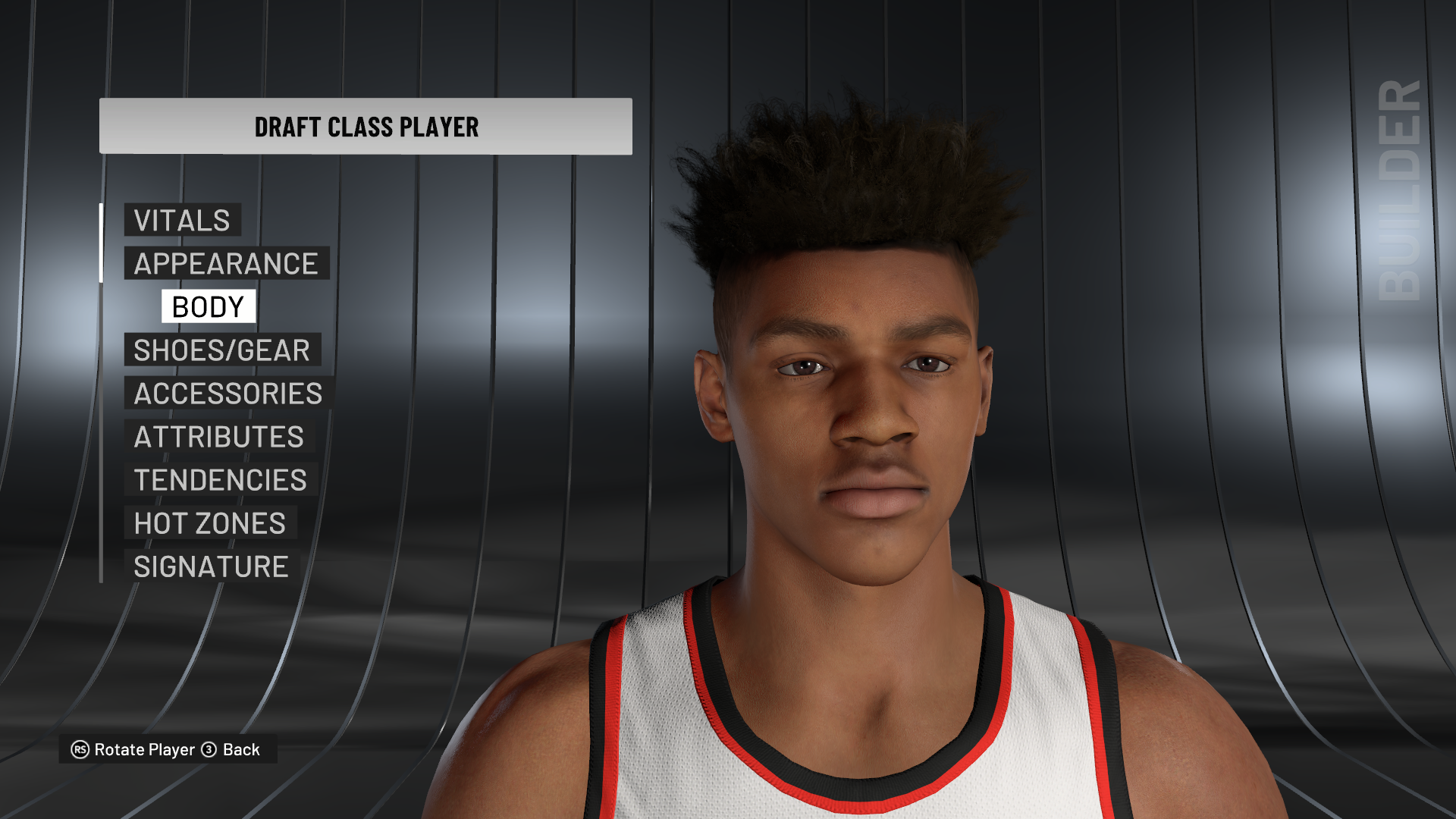This screenshot has height=819, width=1456.
Task: Select the ACCESSORIES option
Action: coord(225,393)
